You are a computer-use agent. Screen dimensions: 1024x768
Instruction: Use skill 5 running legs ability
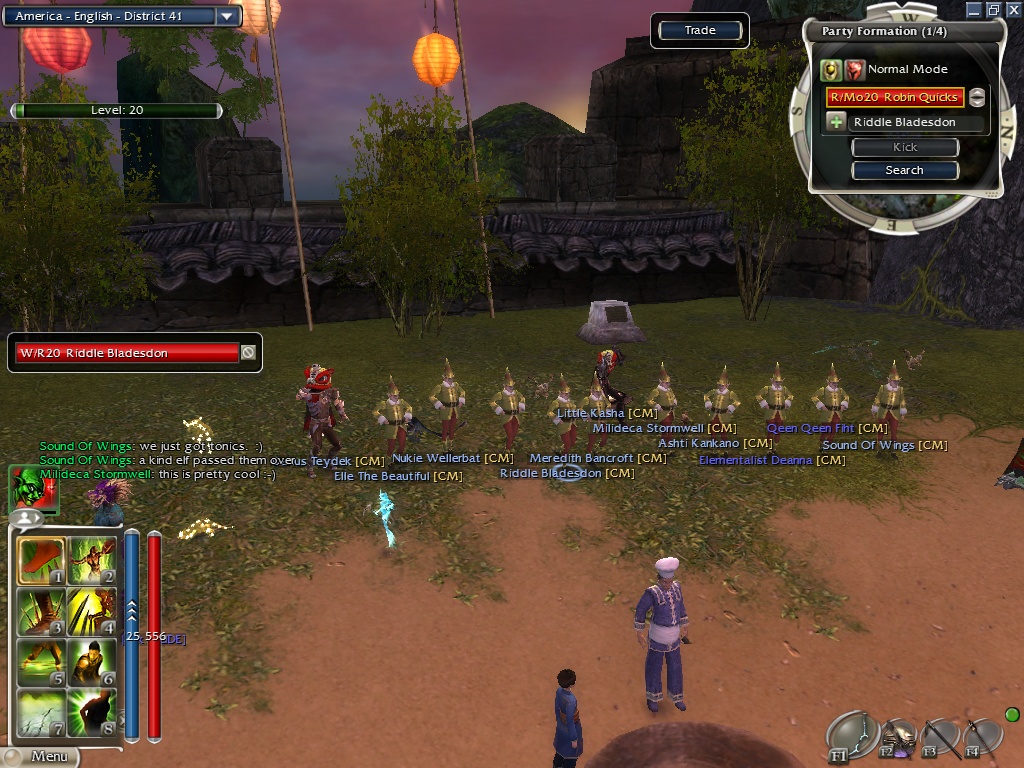(x=42, y=662)
